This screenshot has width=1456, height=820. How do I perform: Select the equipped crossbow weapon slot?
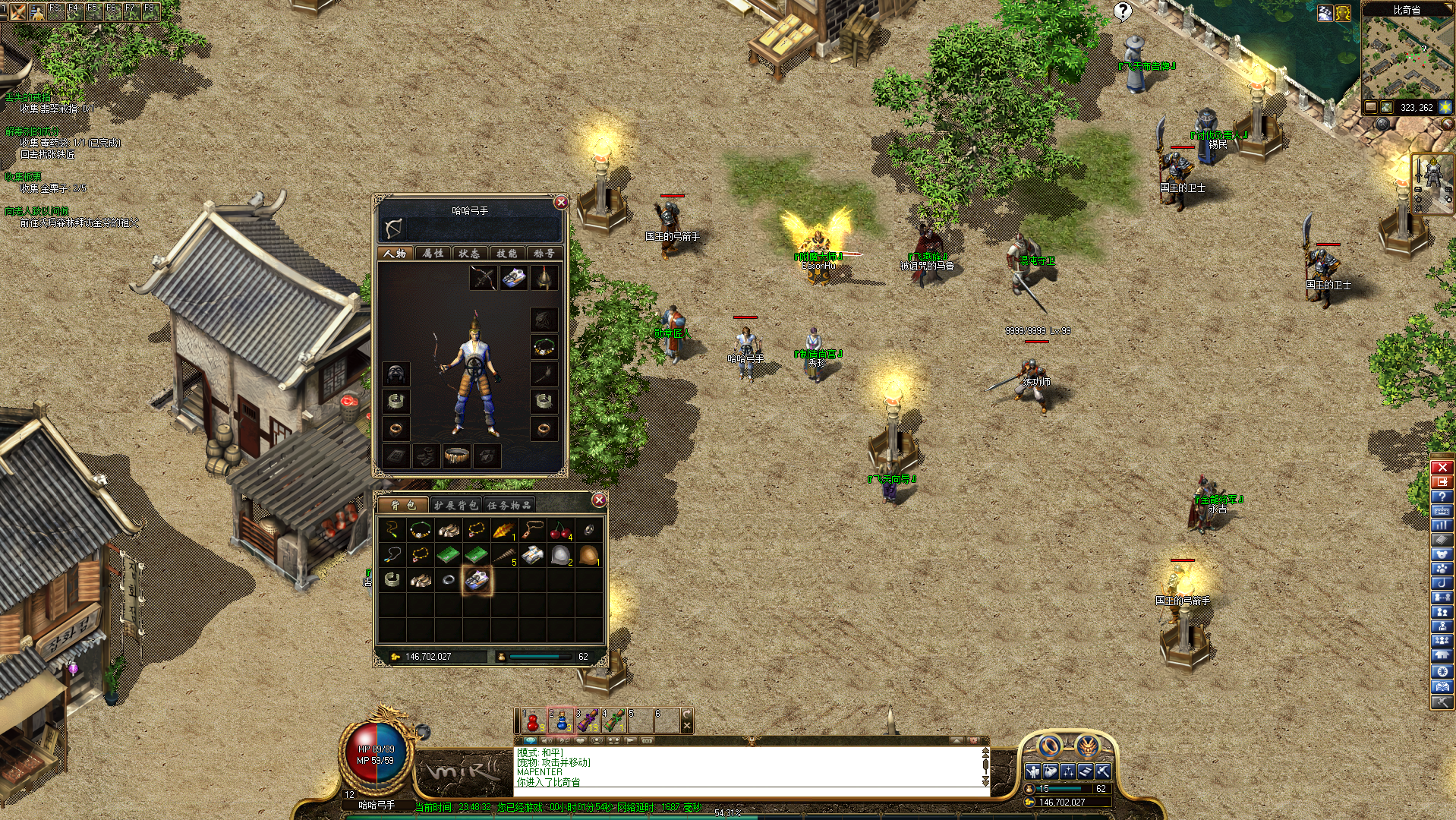[x=483, y=278]
